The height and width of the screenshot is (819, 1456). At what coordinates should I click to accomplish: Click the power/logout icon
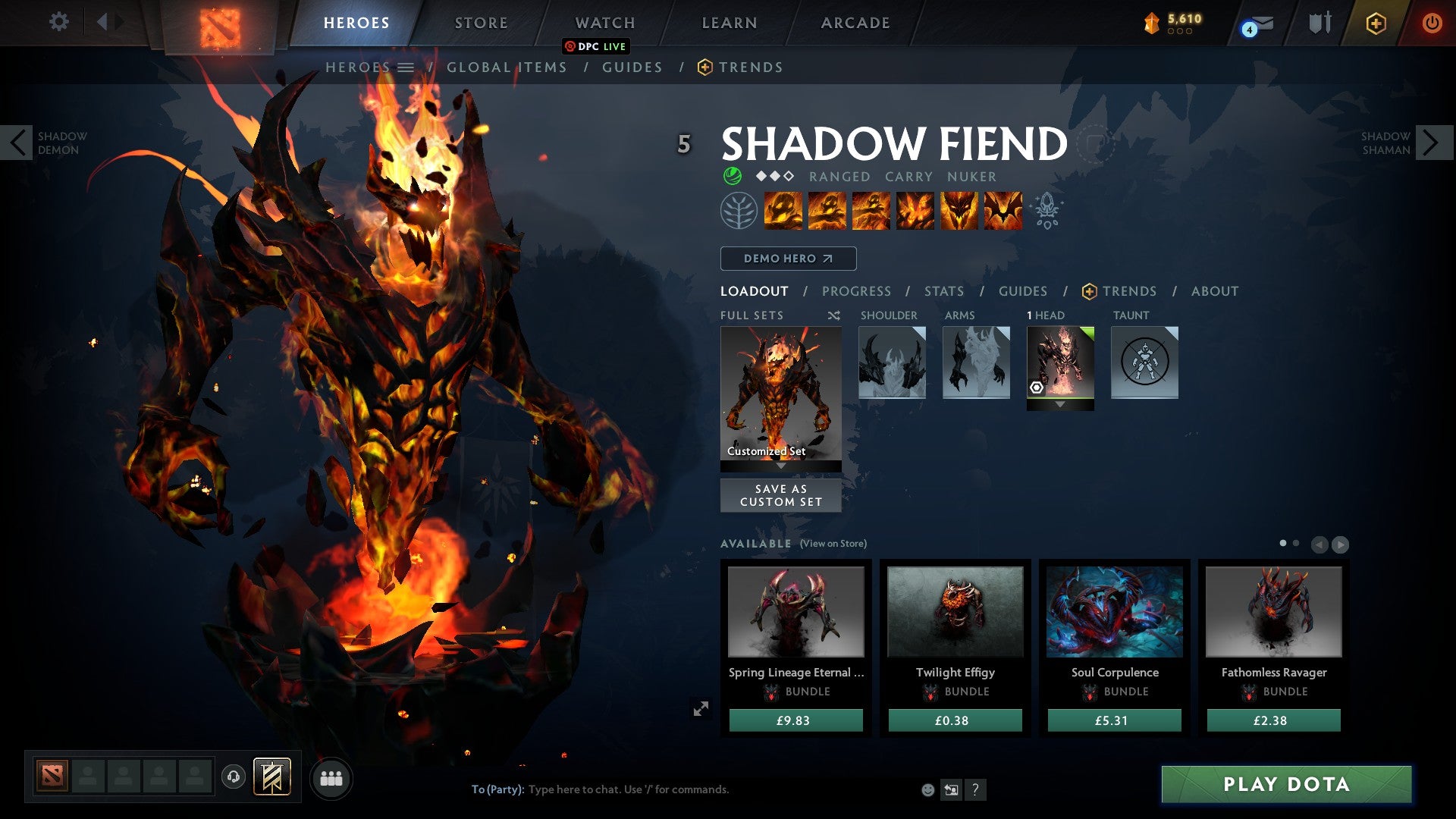coord(1433,22)
